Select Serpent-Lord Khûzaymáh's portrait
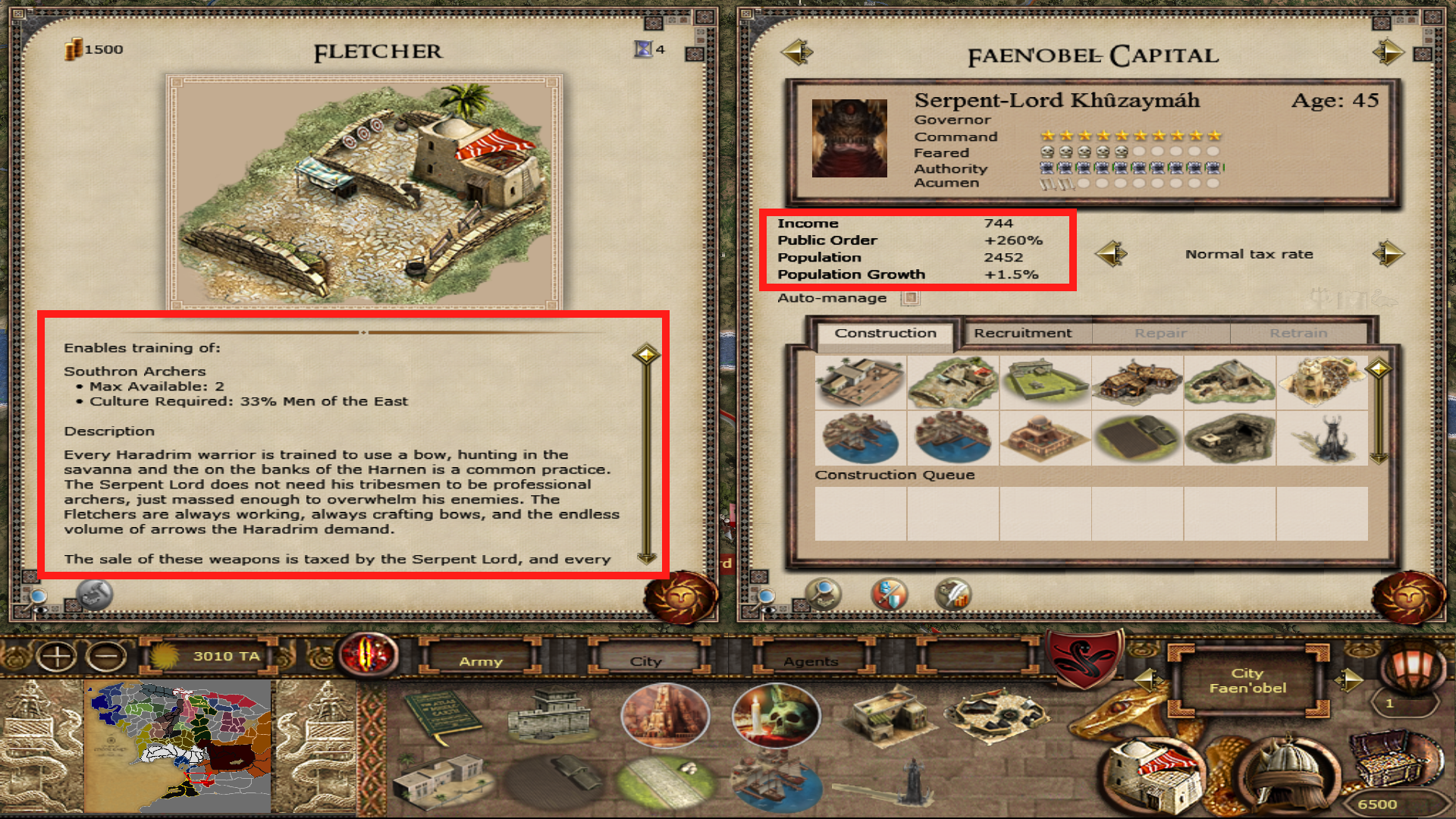The height and width of the screenshot is (819, 1456). (x=849, y=139)
